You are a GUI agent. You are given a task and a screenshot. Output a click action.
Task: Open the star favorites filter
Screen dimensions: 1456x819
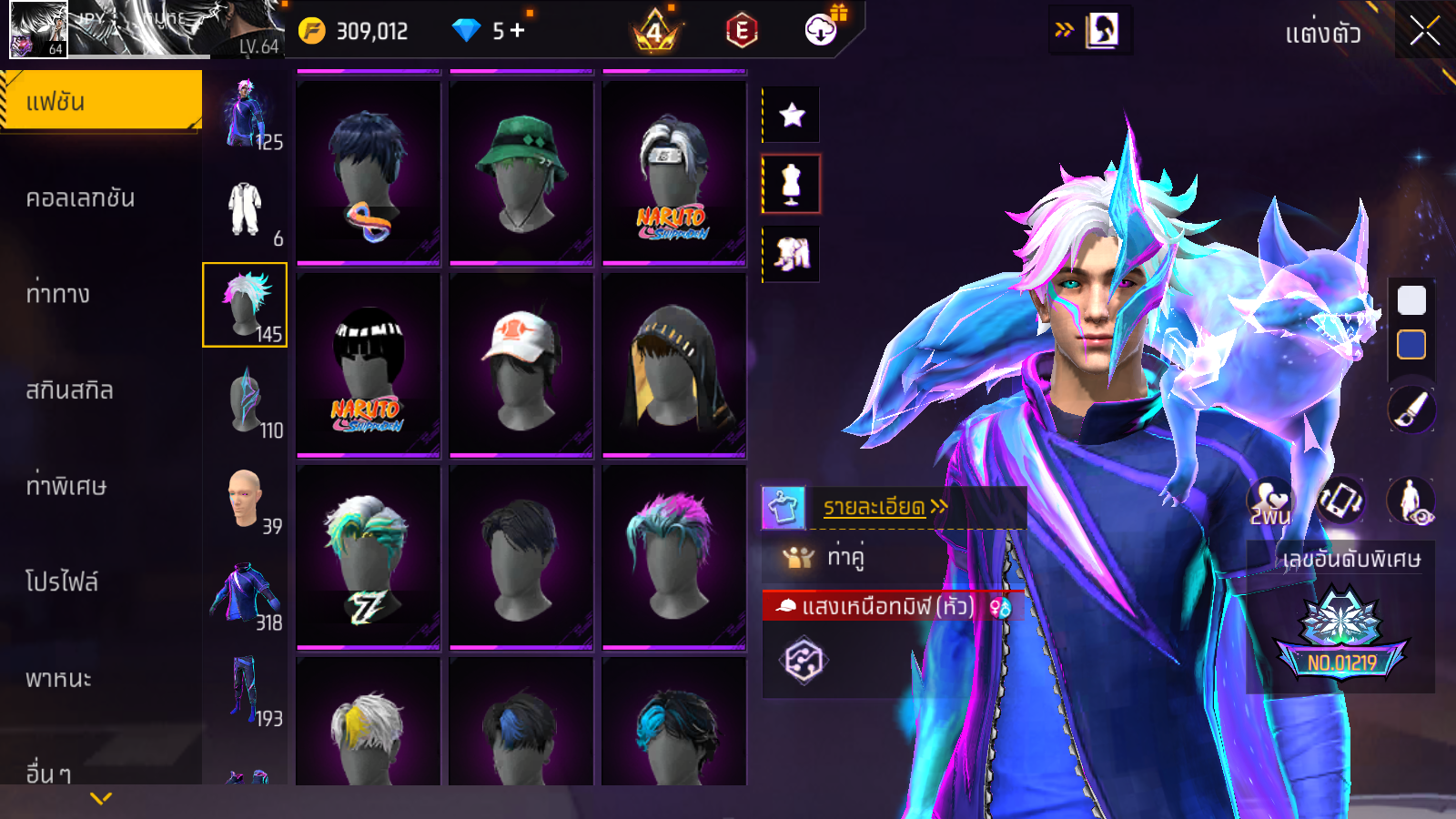pyautogui.click(x=792, y=115)
